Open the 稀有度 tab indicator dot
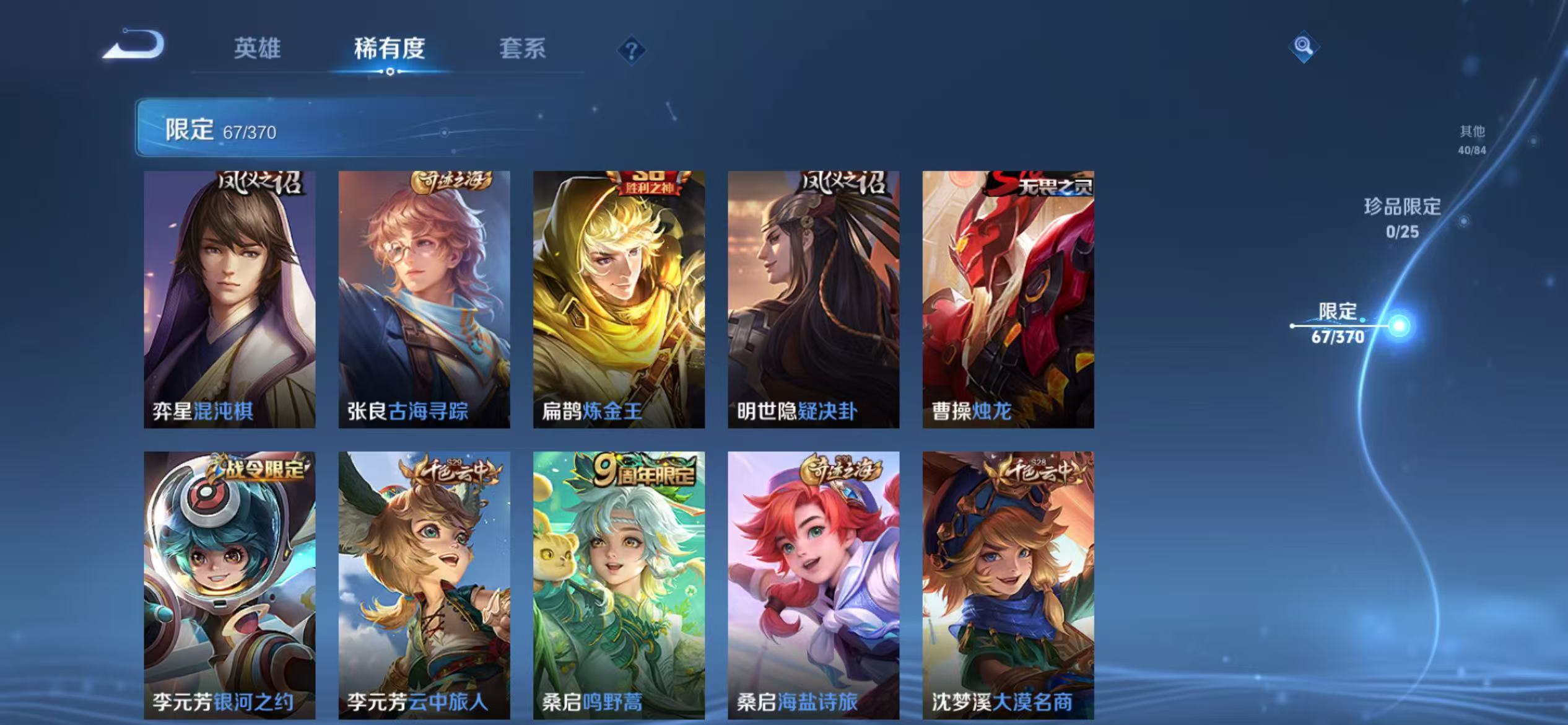 [x=390, y=71]
